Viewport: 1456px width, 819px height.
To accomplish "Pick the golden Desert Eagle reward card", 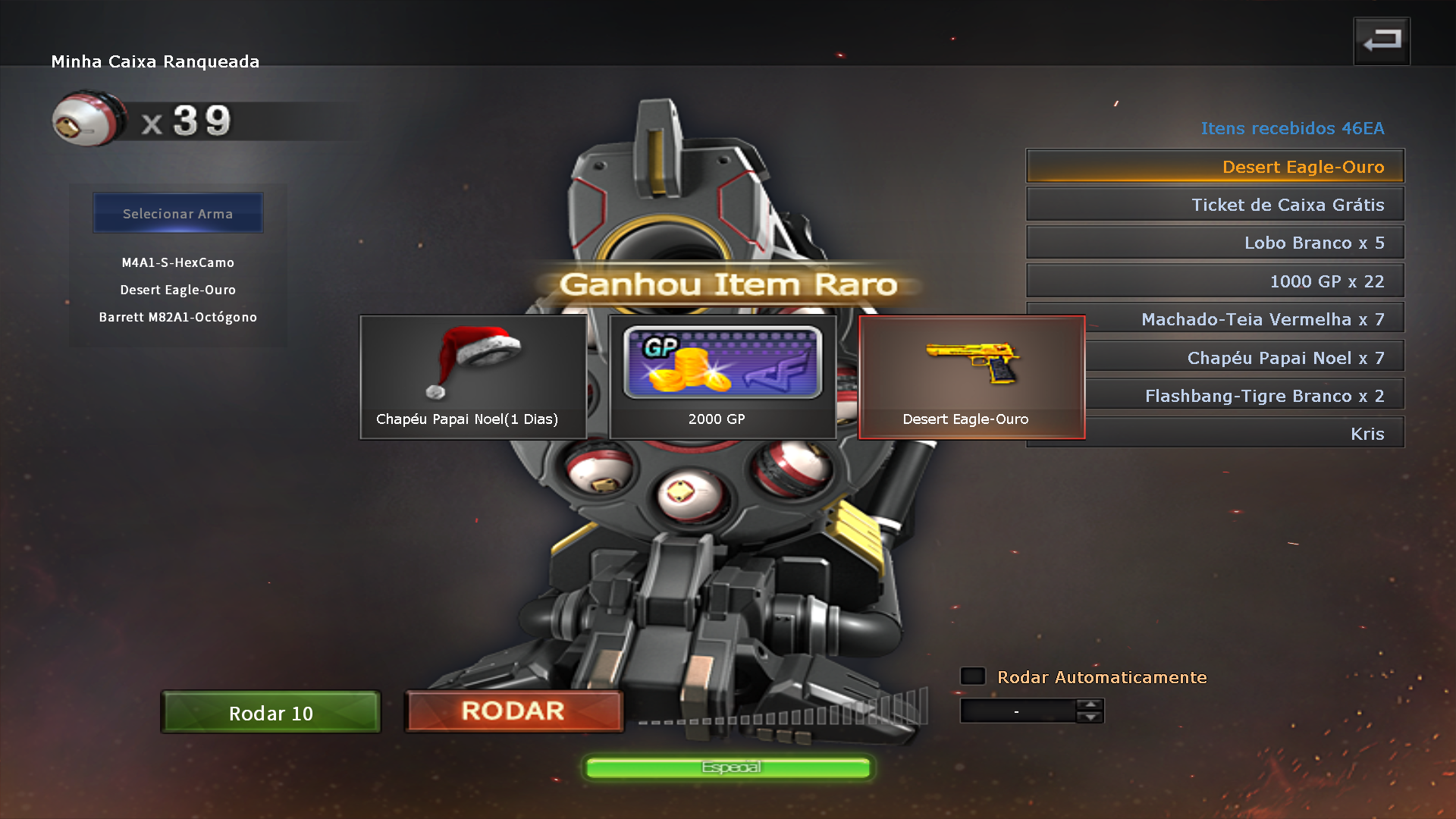I will [x=971, y=377].
